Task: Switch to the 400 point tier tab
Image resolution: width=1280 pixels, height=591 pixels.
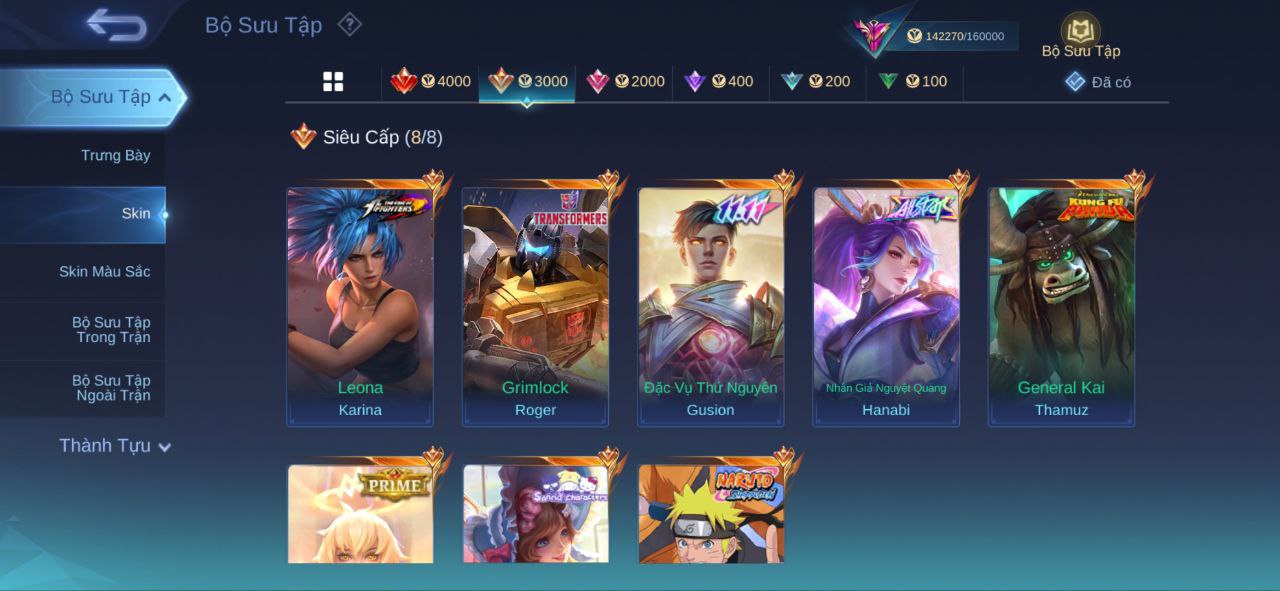Action: coord(718,81)
